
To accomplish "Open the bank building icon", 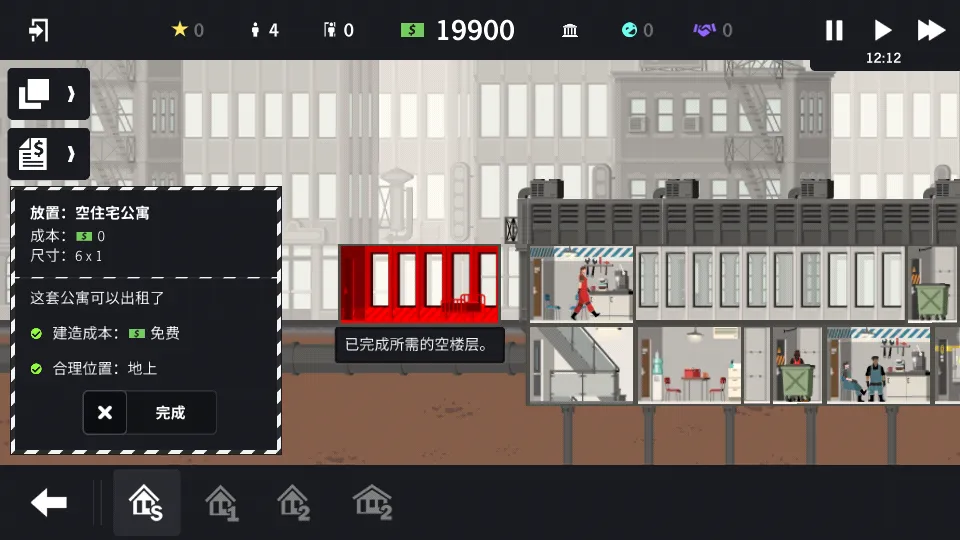I will tap(570, 30).
